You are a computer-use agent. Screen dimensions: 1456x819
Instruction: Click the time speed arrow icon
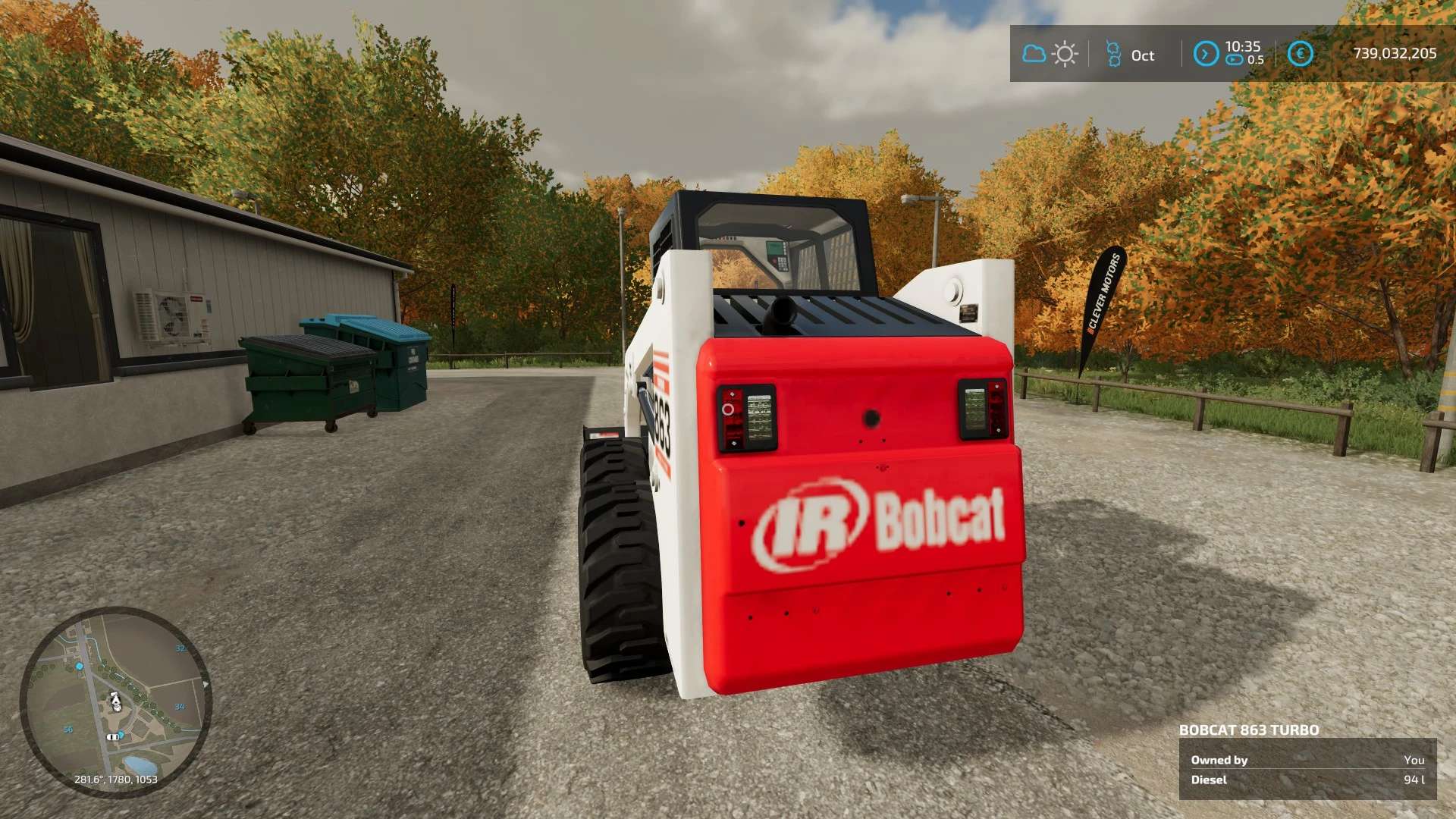[1206, 54]
